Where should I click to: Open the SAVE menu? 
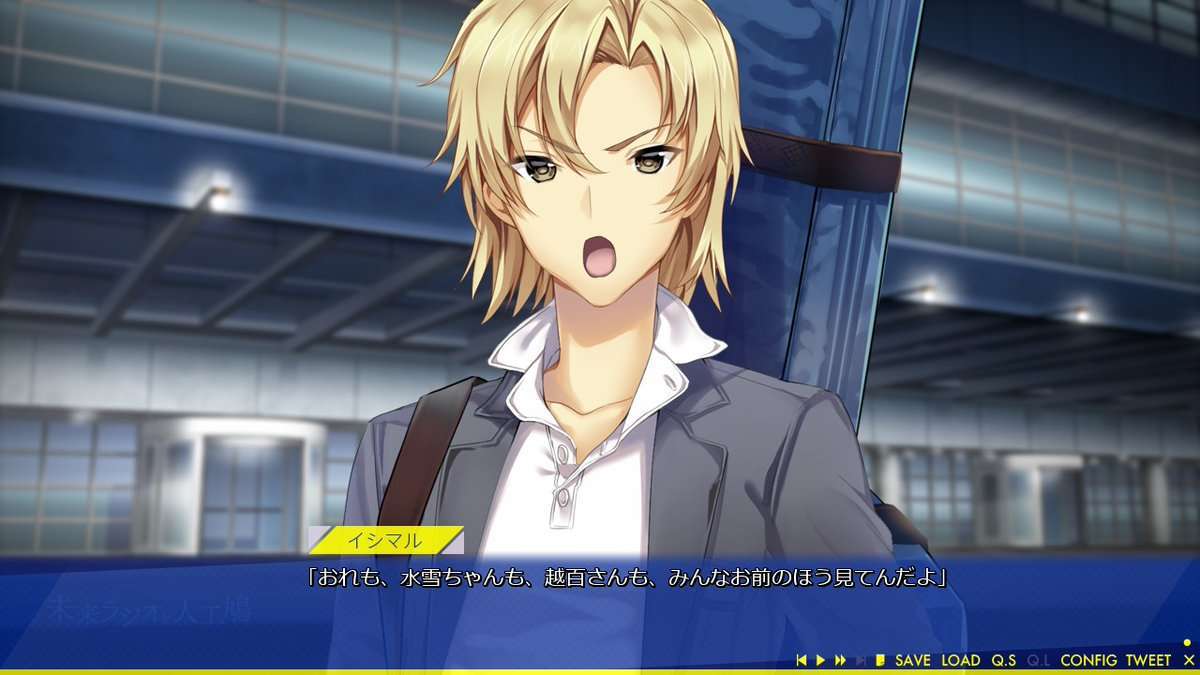tap(912, 660)
